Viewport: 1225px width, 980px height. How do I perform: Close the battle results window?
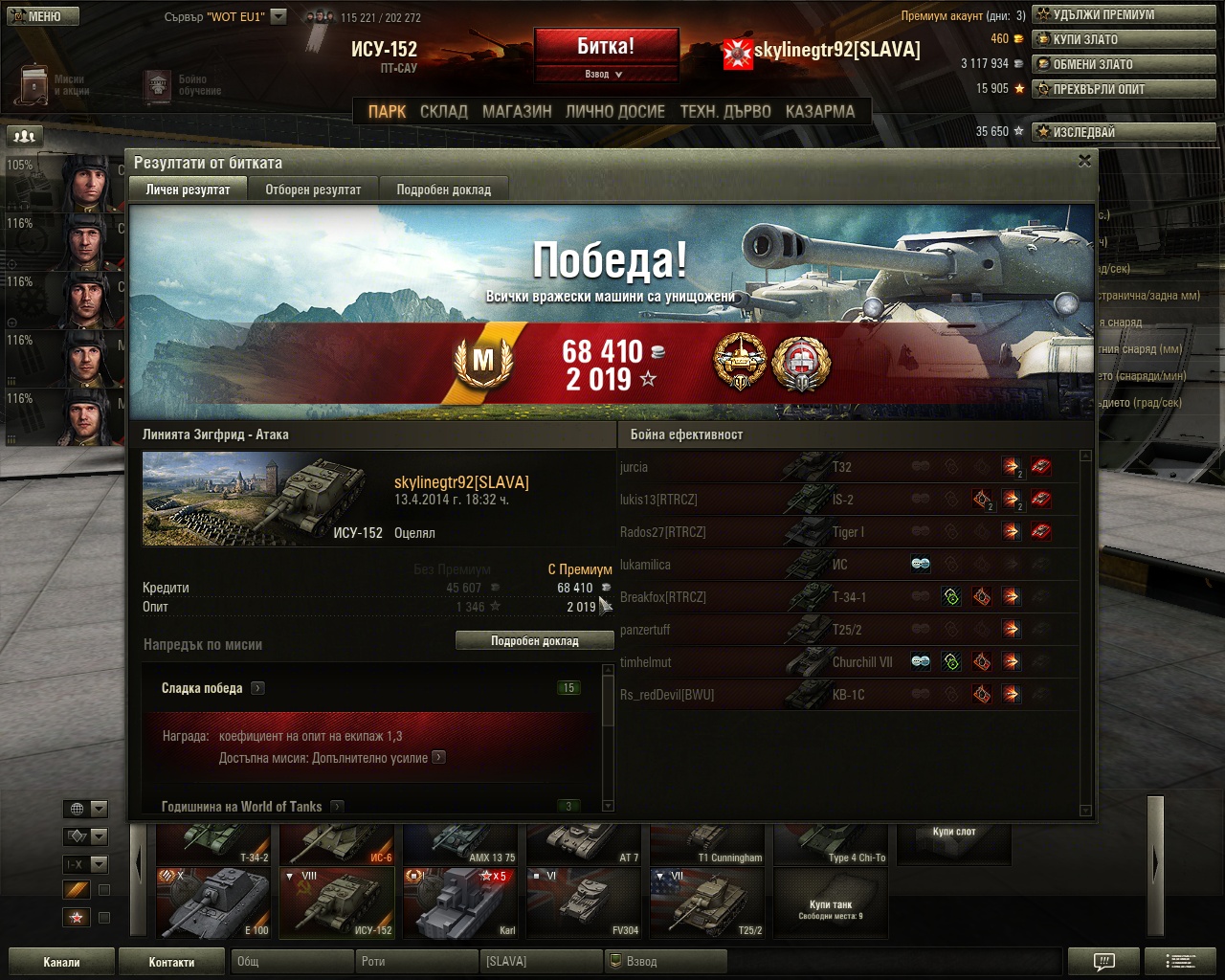point(1084,161)
